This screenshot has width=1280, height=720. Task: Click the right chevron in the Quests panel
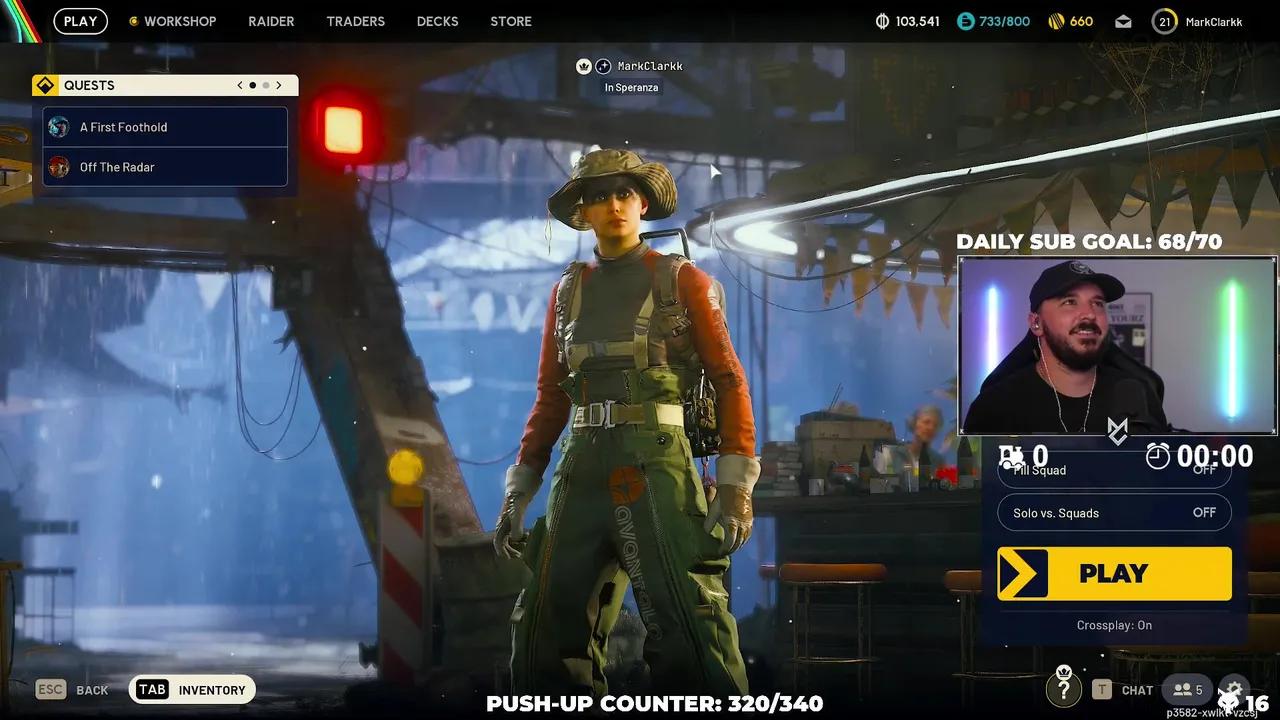point(279,85)
